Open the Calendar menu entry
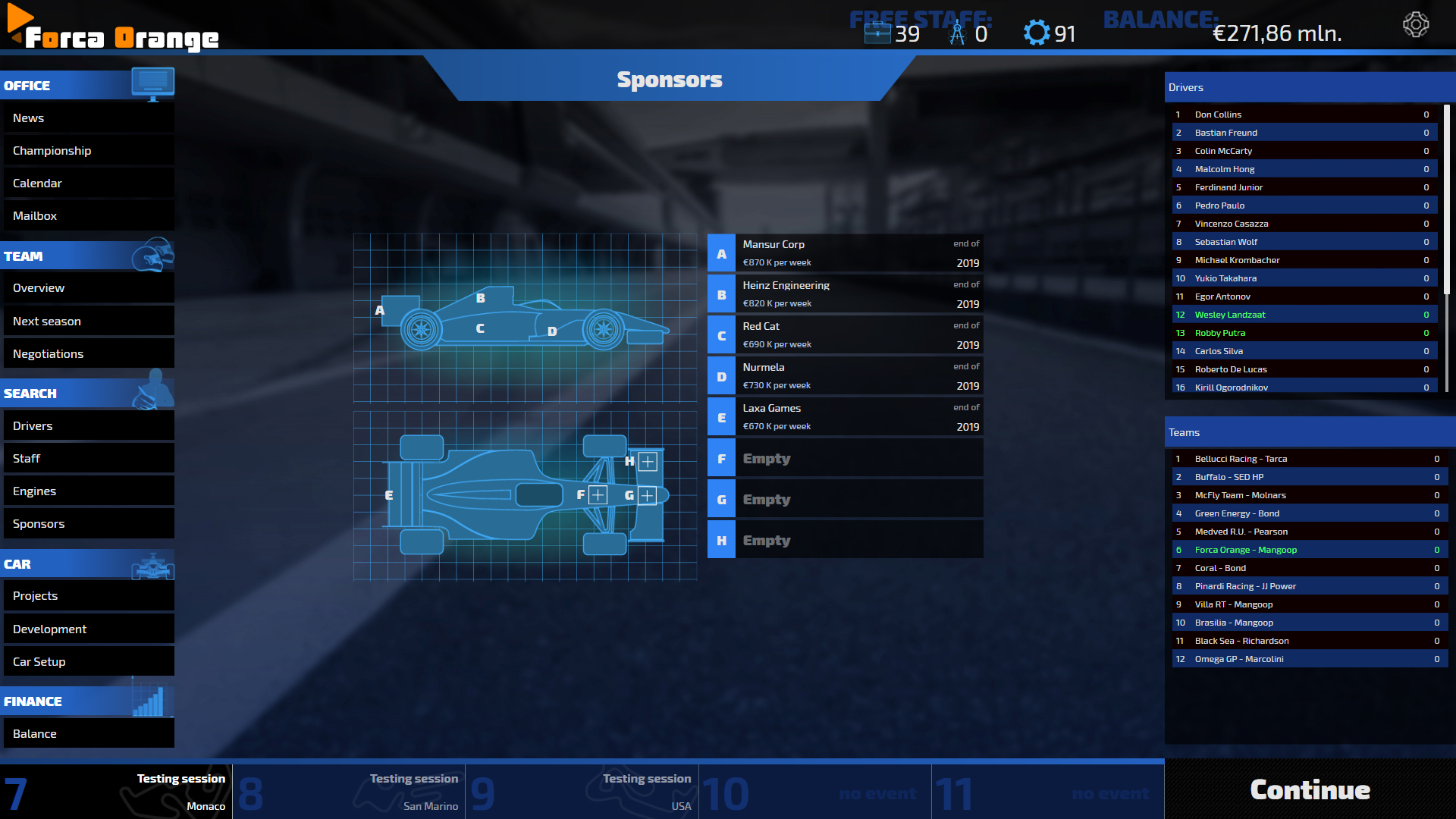The image size is (1456, 819). 88,184
